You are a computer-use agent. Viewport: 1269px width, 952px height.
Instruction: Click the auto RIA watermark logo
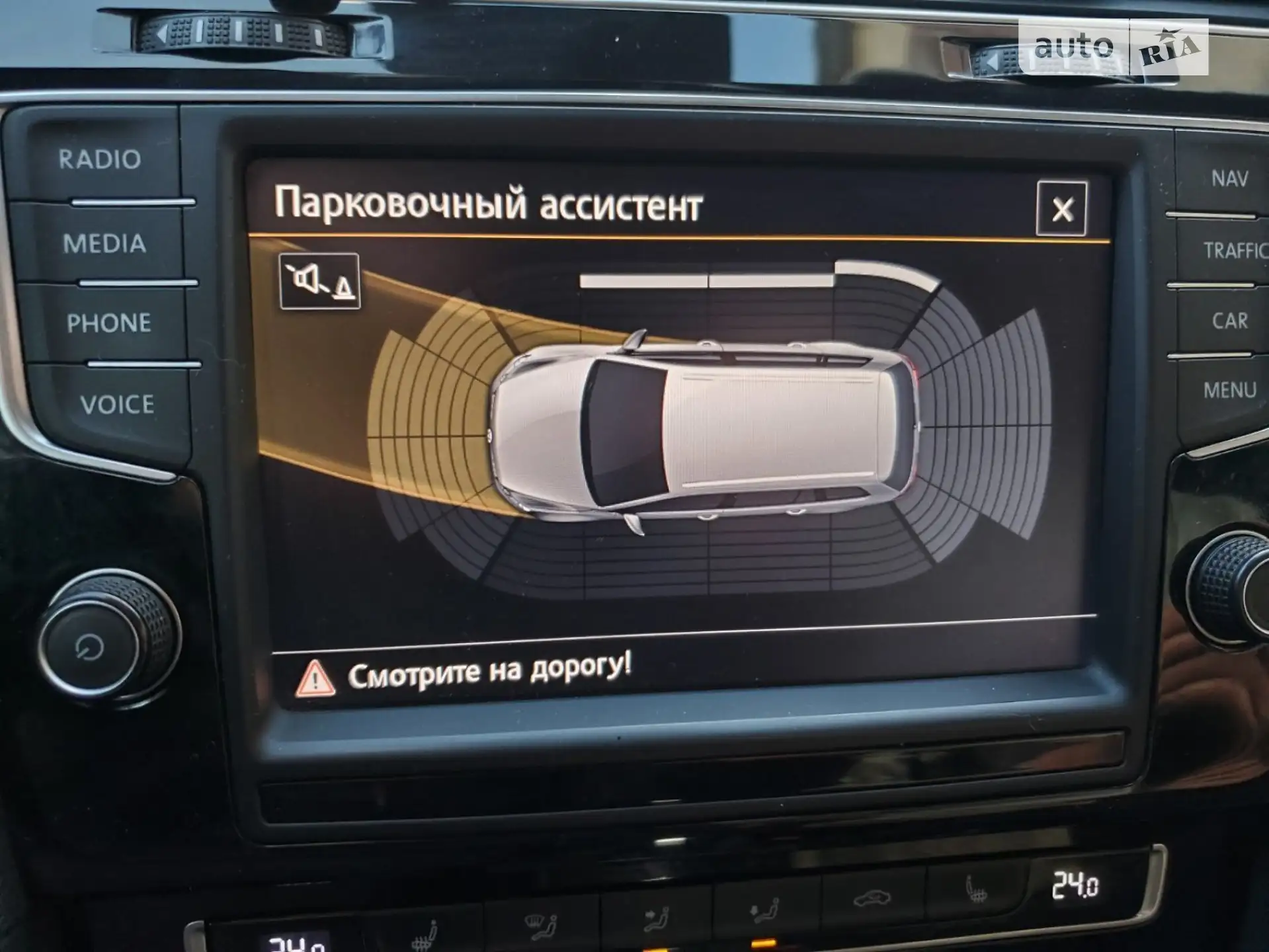click(1114, 46)
